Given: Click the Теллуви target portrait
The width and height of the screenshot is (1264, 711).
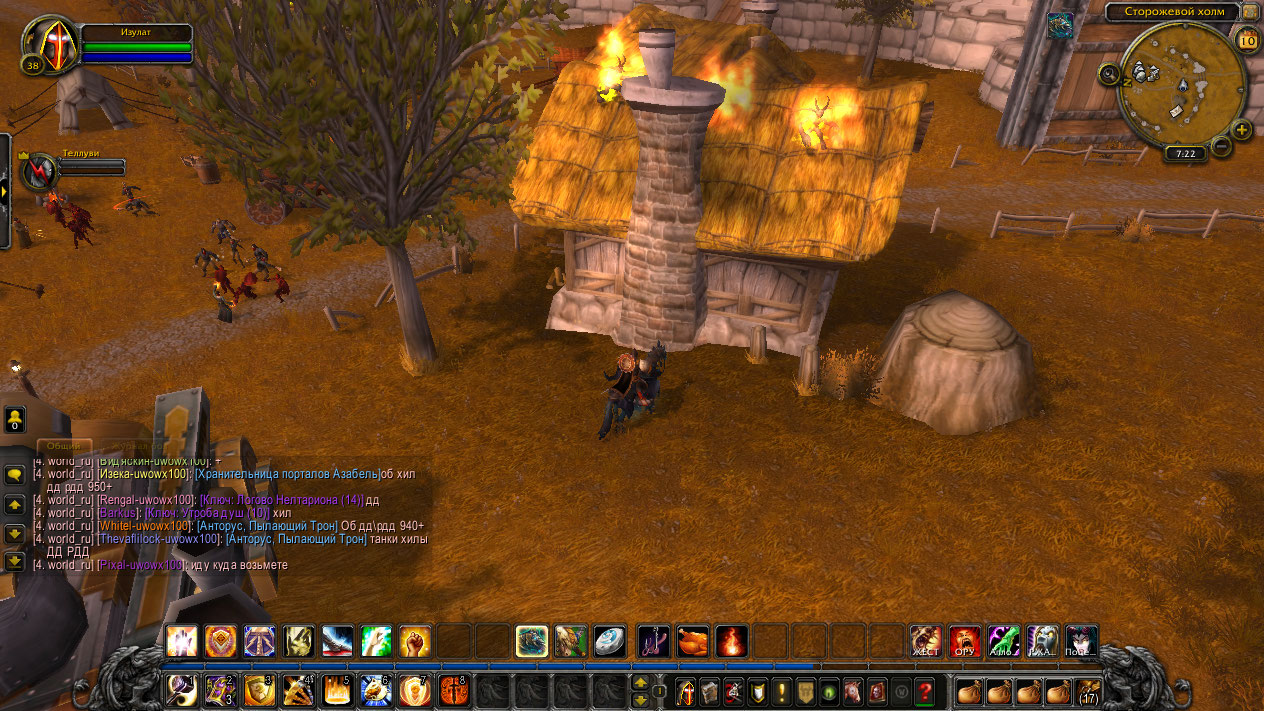Looking at the screenshot, I should pyautogui.click(x=41, y=170).
